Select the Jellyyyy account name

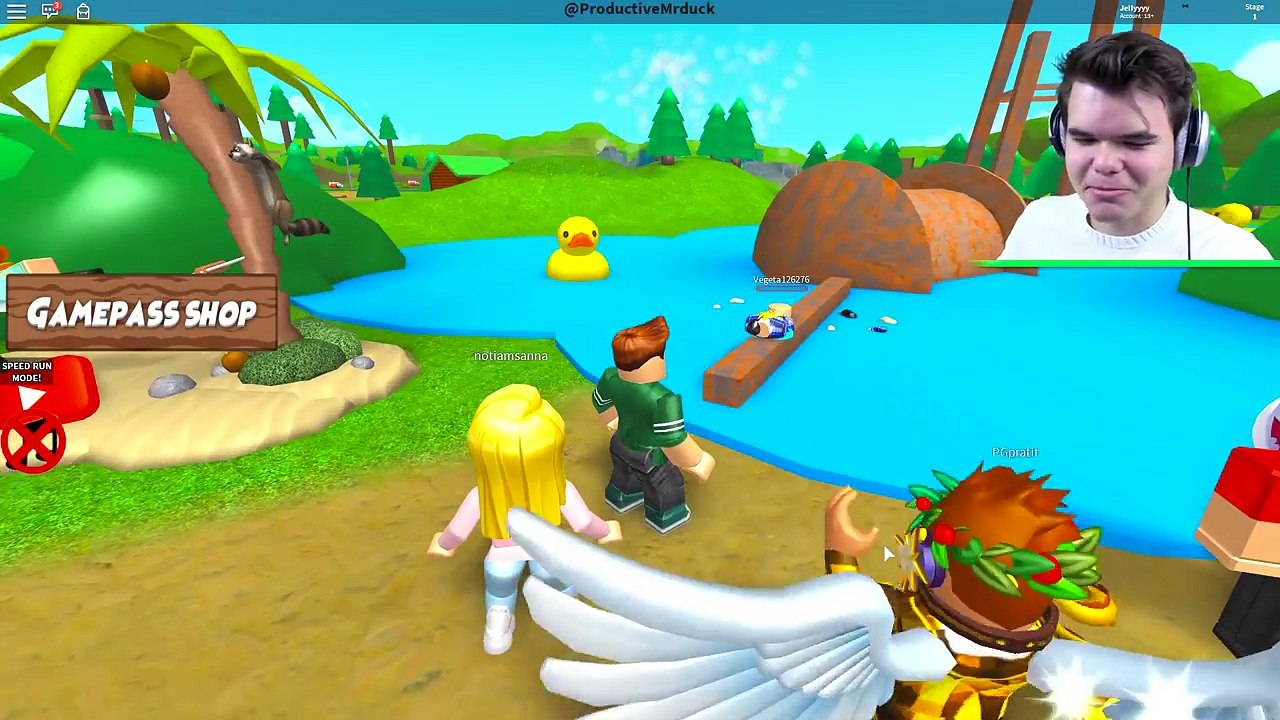pyautogui.click(x=1134, y=8)
